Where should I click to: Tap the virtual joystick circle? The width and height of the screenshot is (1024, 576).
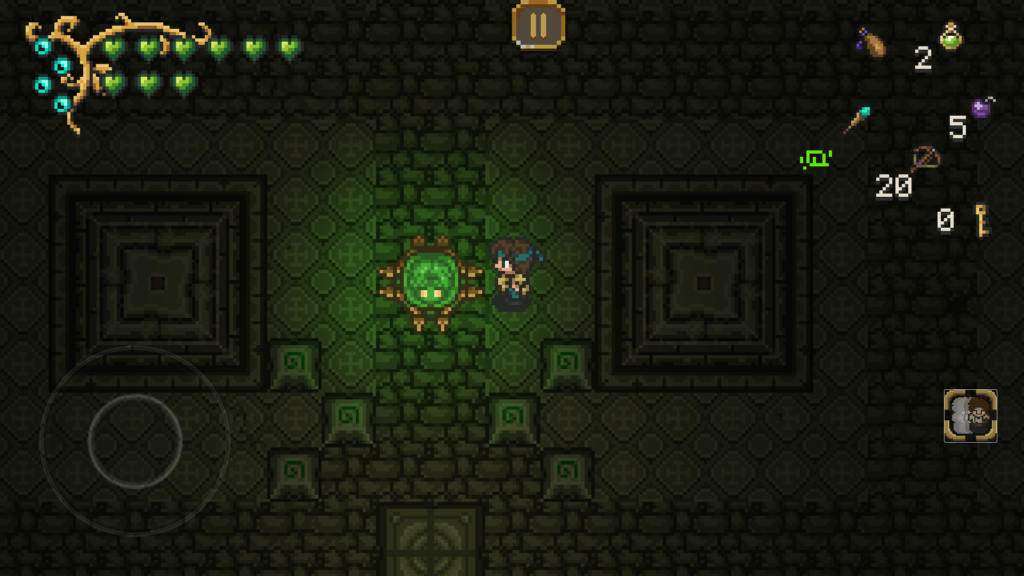pyautogui.click(x=135, y=440)
